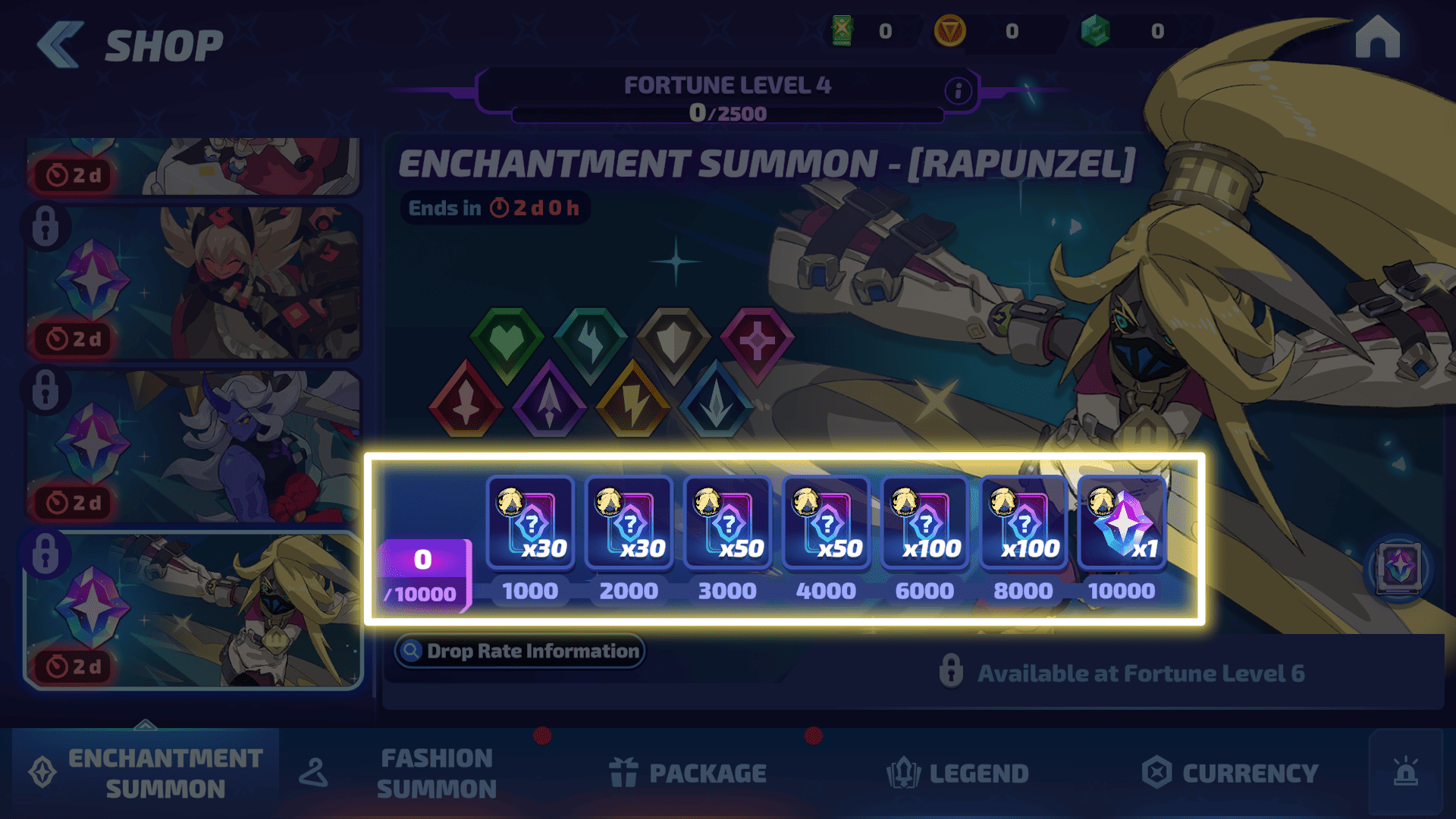The width and height of the screenshot is (1456, 819).
Task: Open the Package tab
Action: [x=689, y=773]
